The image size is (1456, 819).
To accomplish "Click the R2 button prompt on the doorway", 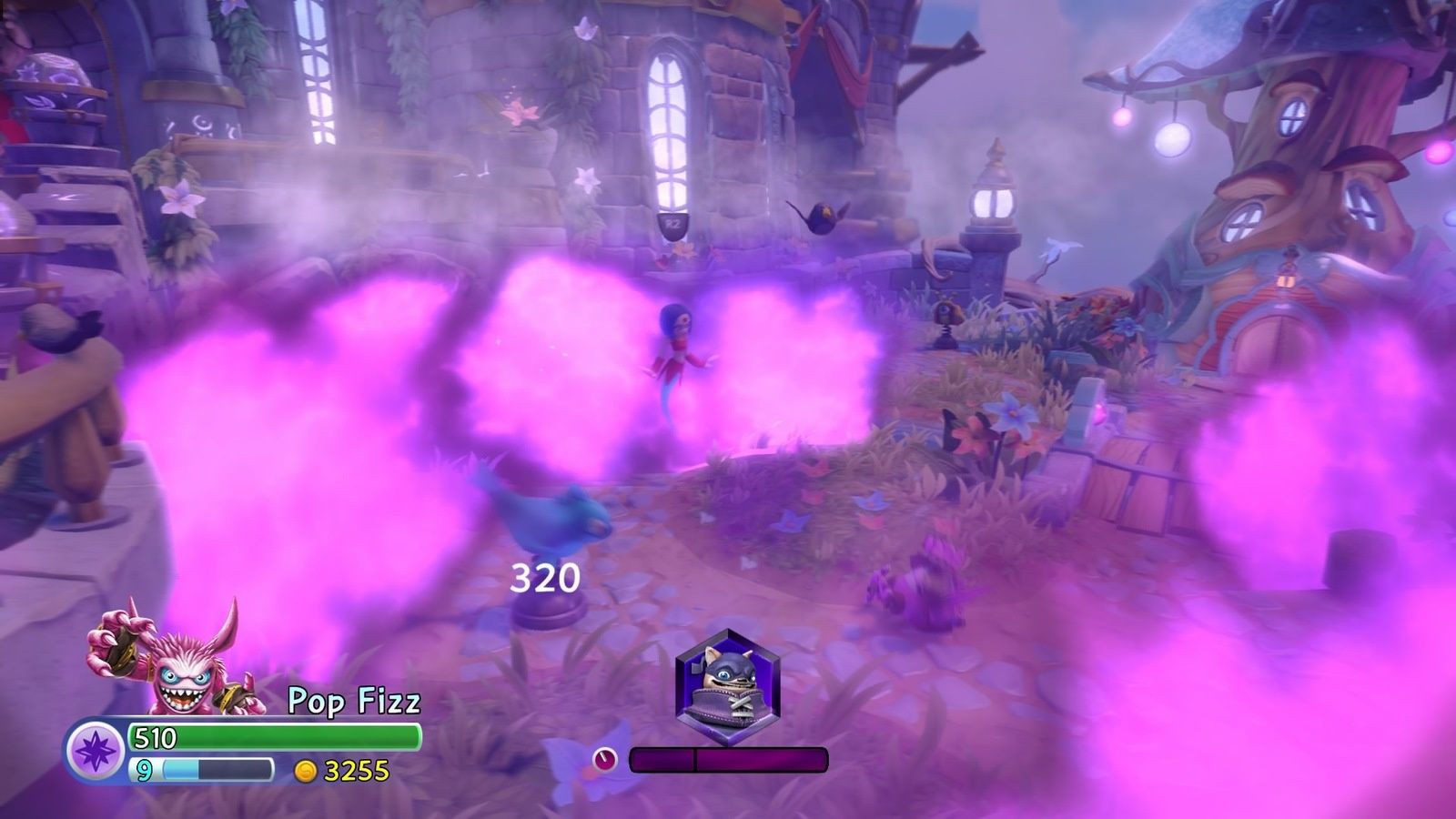I will click(673, 221).
